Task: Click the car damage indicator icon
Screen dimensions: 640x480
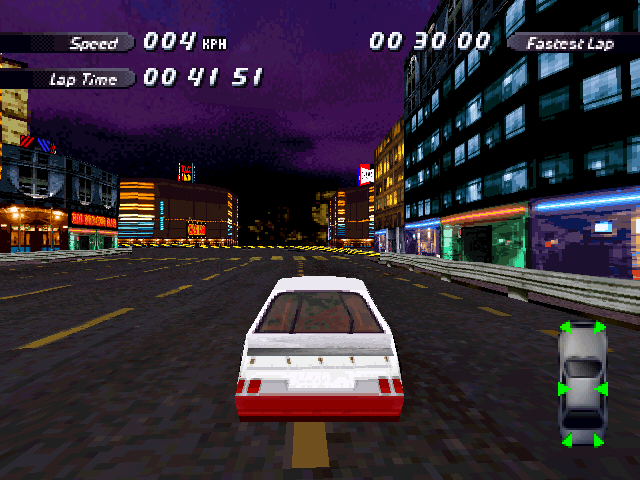Action: tap(582, 385)
